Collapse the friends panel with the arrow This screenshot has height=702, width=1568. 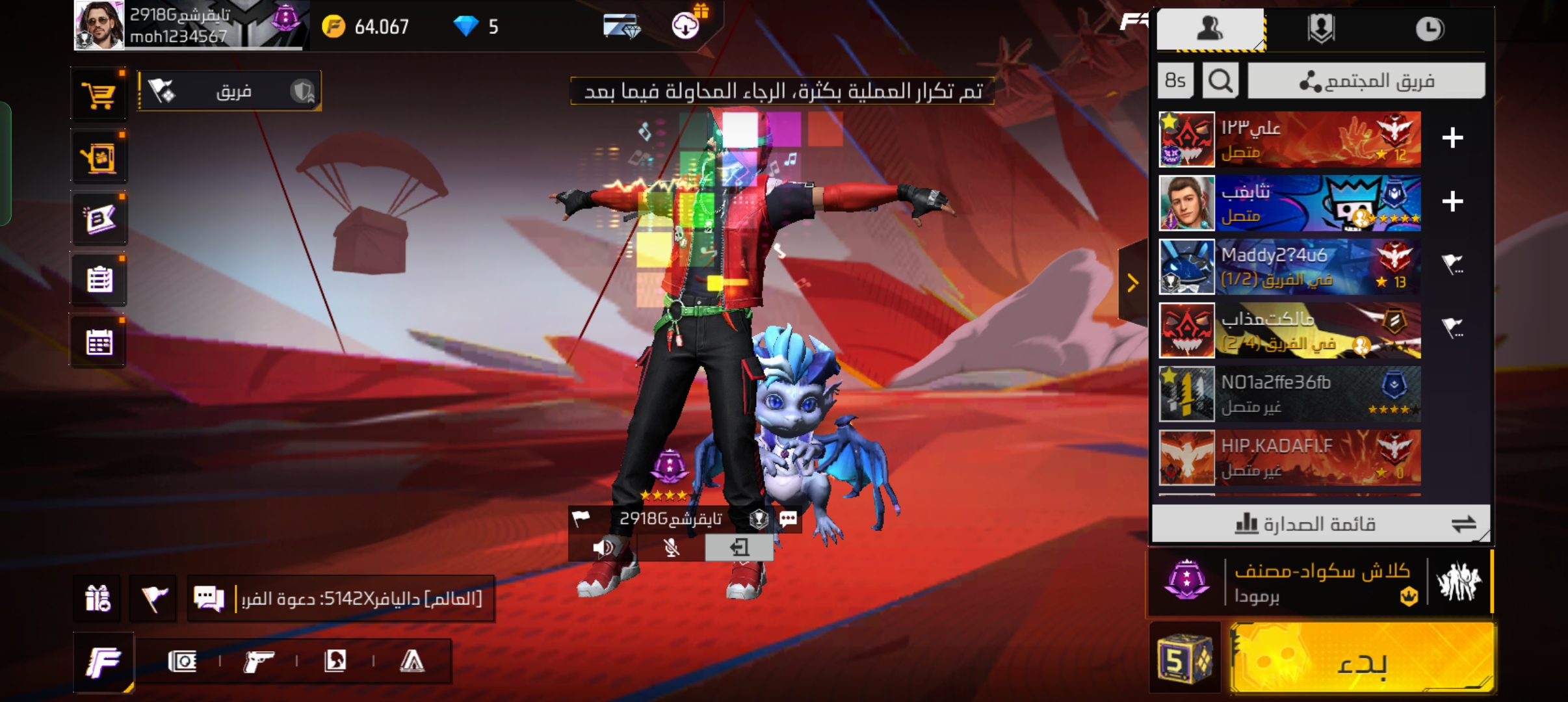[x=1132, y=283]
